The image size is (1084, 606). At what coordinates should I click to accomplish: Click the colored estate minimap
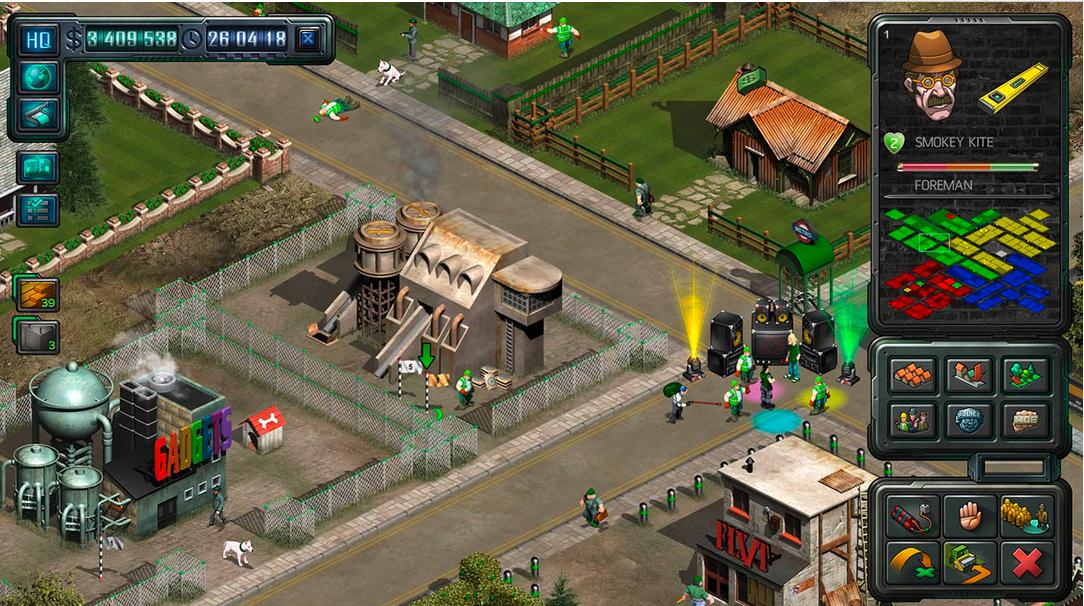coord(968,262)
